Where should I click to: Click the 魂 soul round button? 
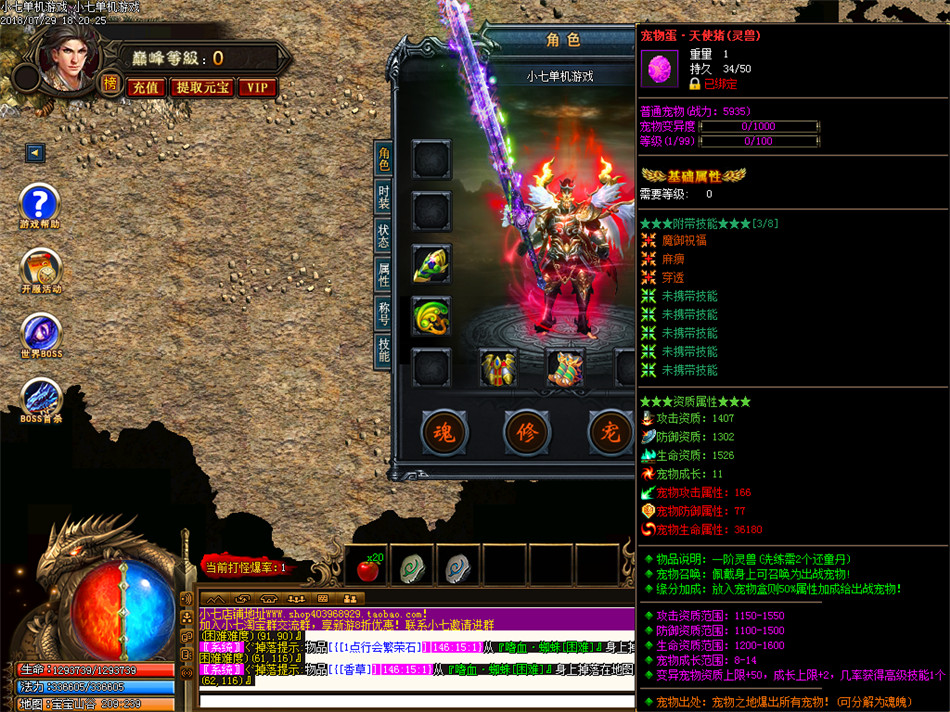[444, 433]
